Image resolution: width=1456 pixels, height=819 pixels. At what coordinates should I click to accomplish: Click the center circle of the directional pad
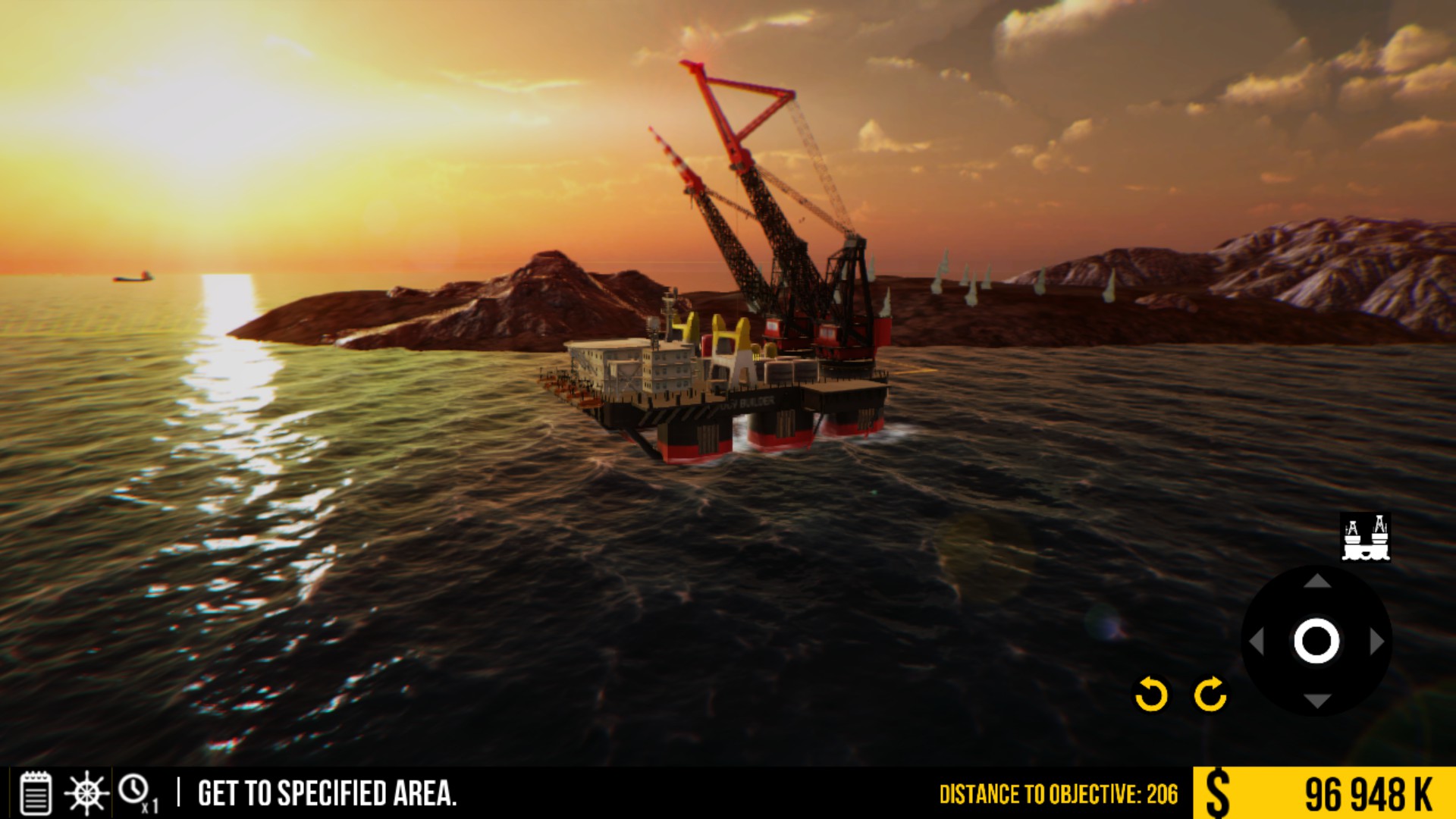click(x=1316, y=642)
